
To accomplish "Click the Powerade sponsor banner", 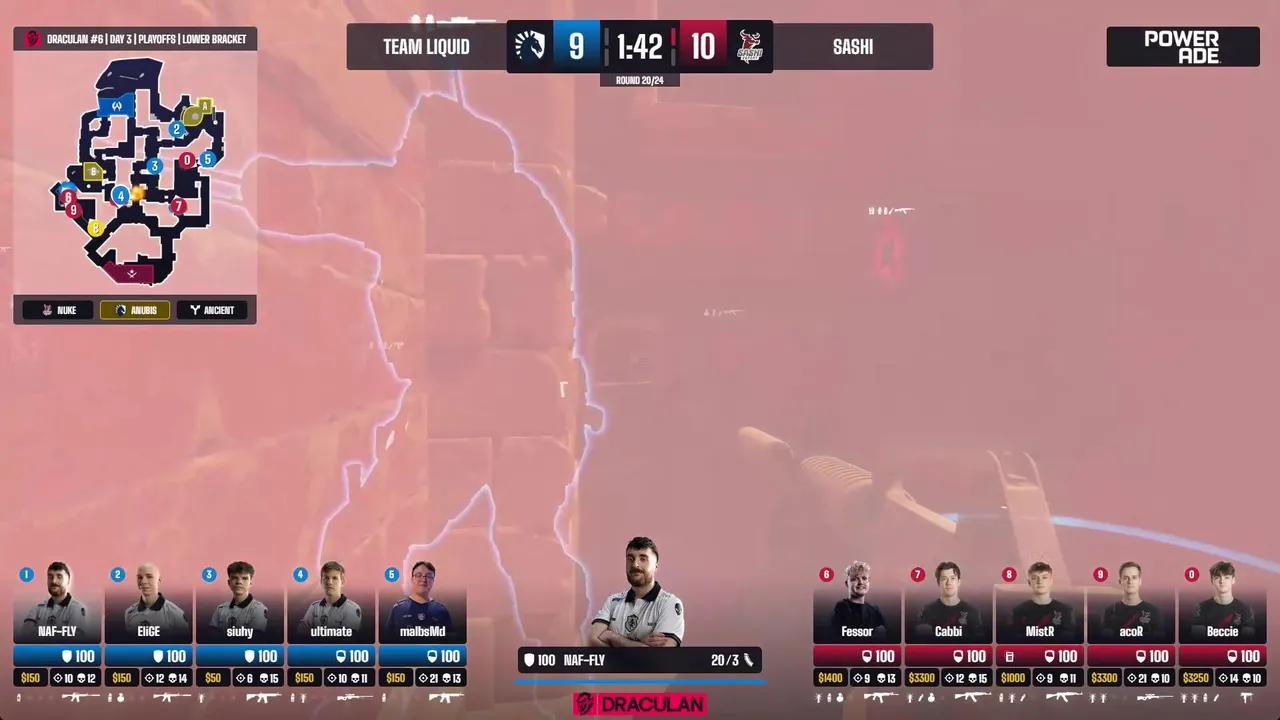I will 1183,46.
